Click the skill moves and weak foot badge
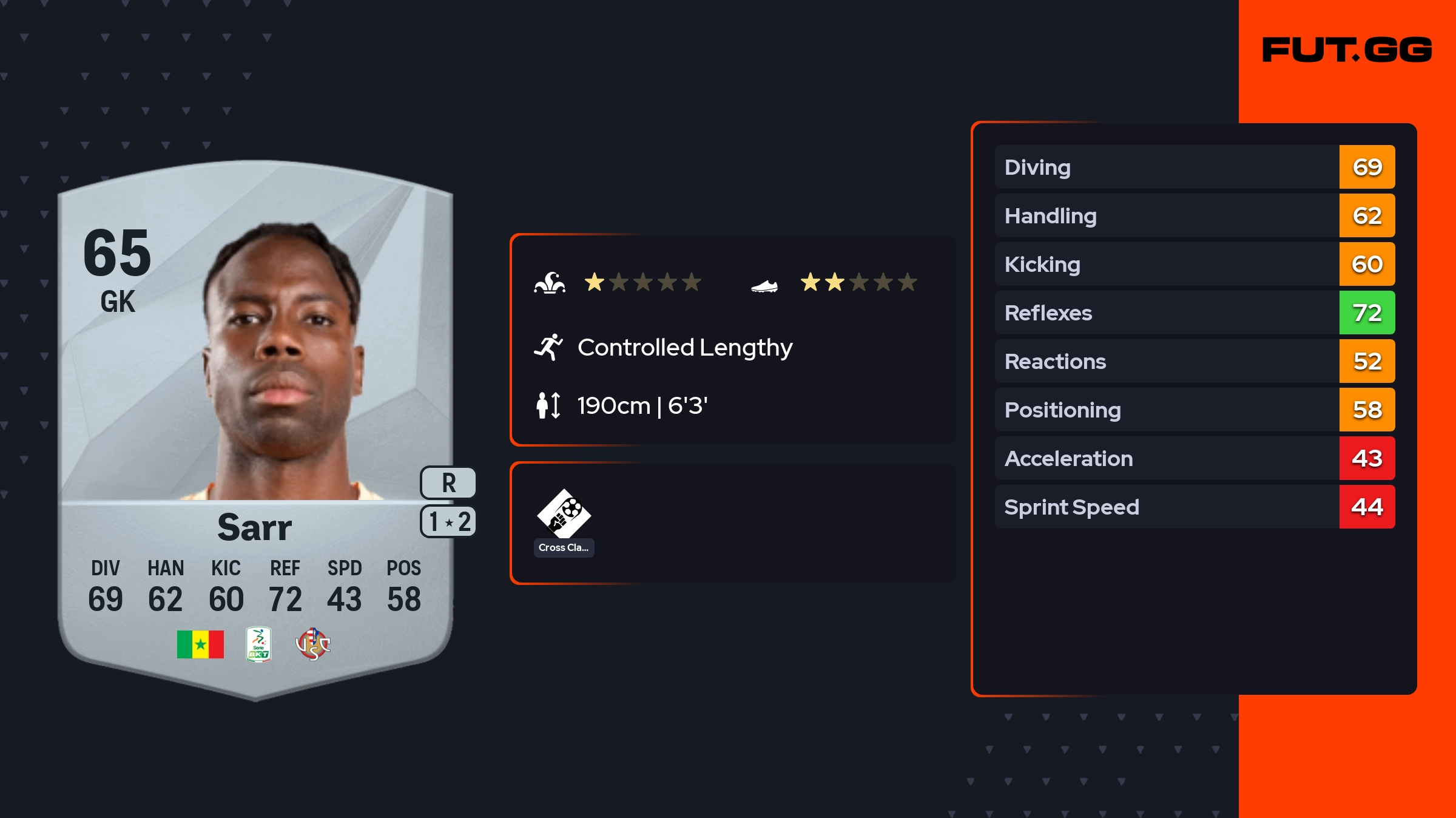This screenshot has width=1456, height=818. (448, 522)
